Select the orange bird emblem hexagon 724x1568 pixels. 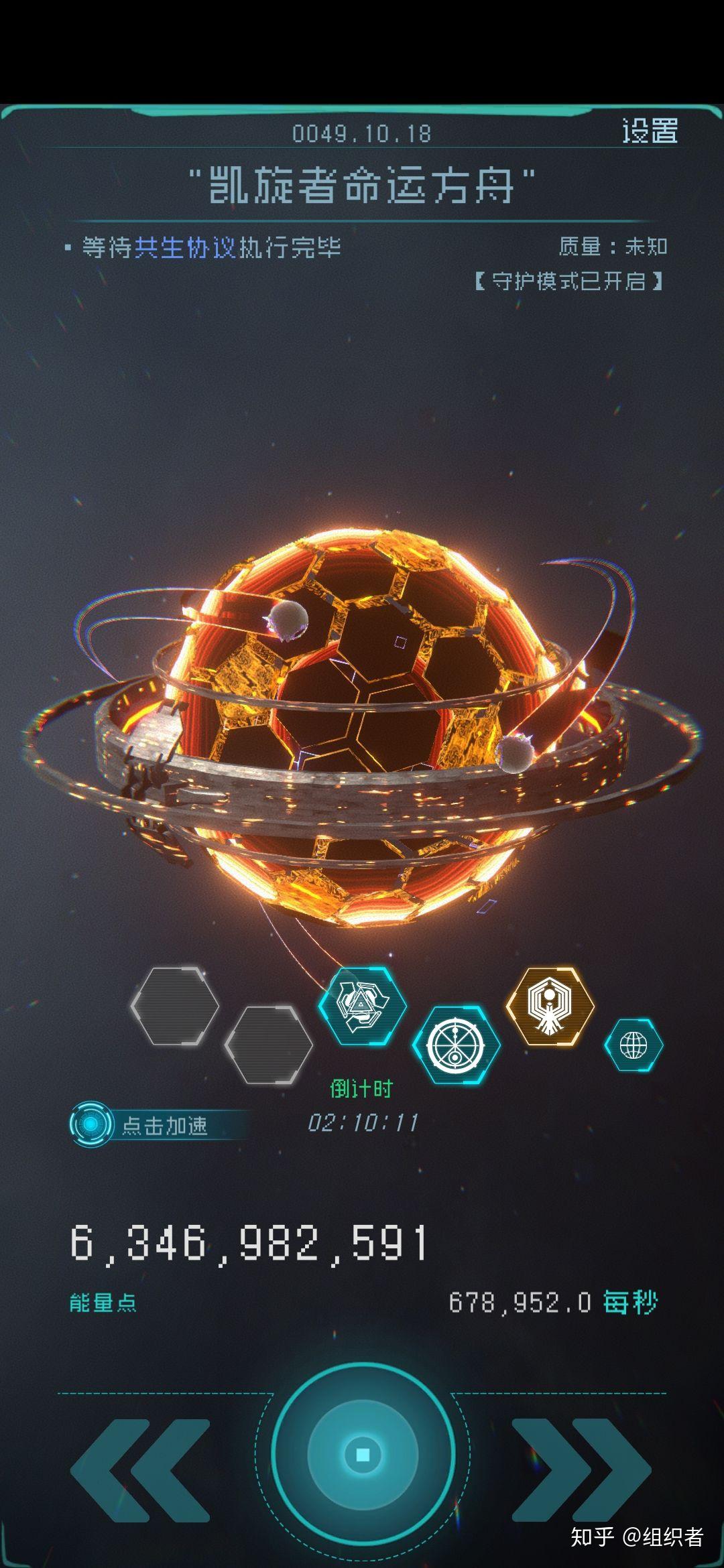[x=550, y=1006]
